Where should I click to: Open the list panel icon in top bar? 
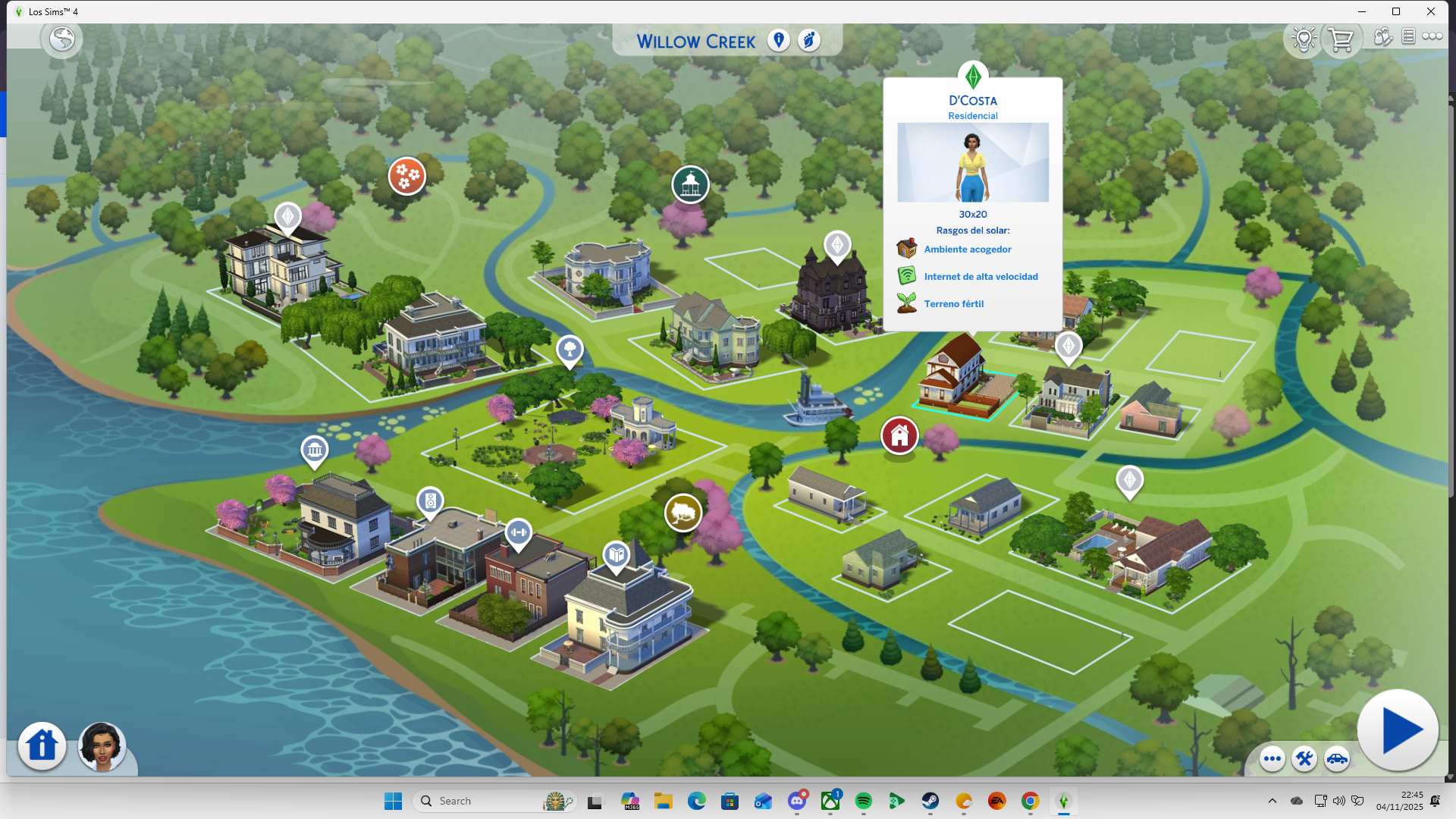1408,36
